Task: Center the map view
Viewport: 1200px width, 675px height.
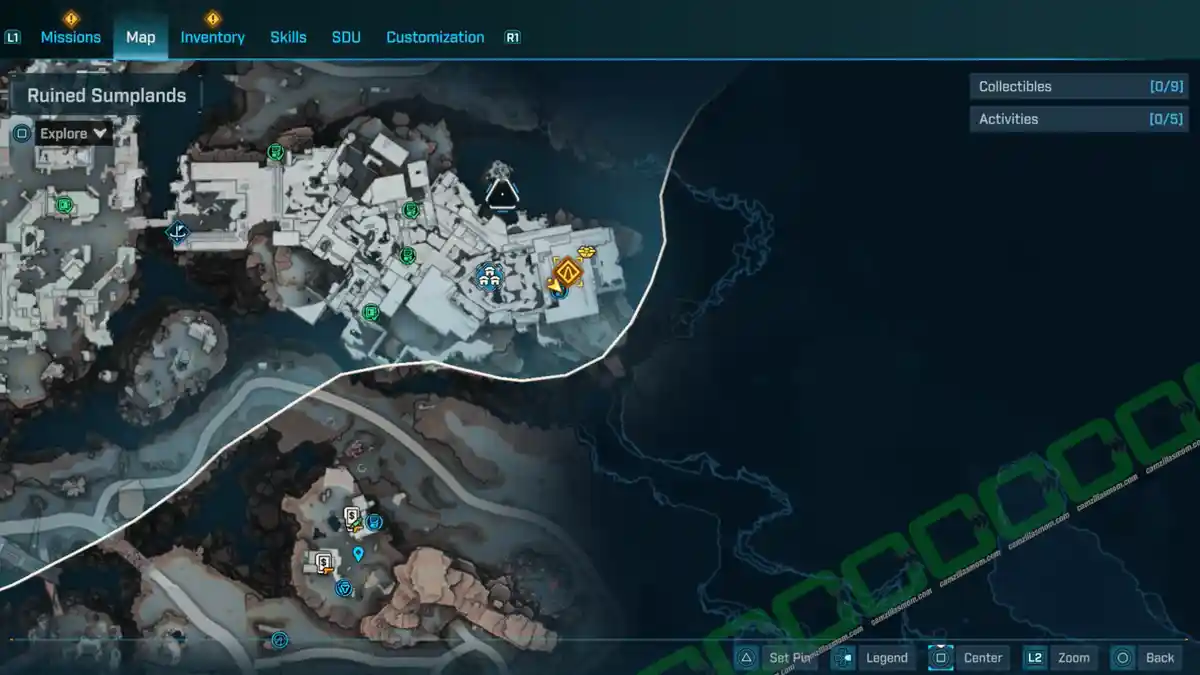Action: tap(970, 657)
